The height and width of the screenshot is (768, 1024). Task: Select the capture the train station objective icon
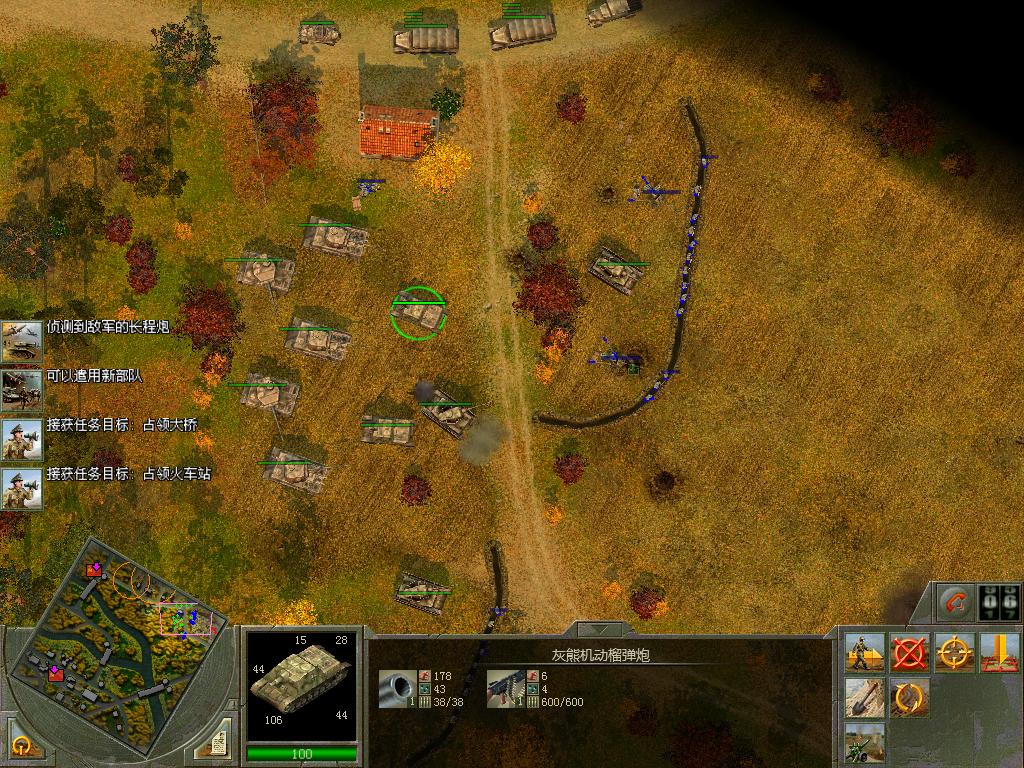[x=20, y=489]
